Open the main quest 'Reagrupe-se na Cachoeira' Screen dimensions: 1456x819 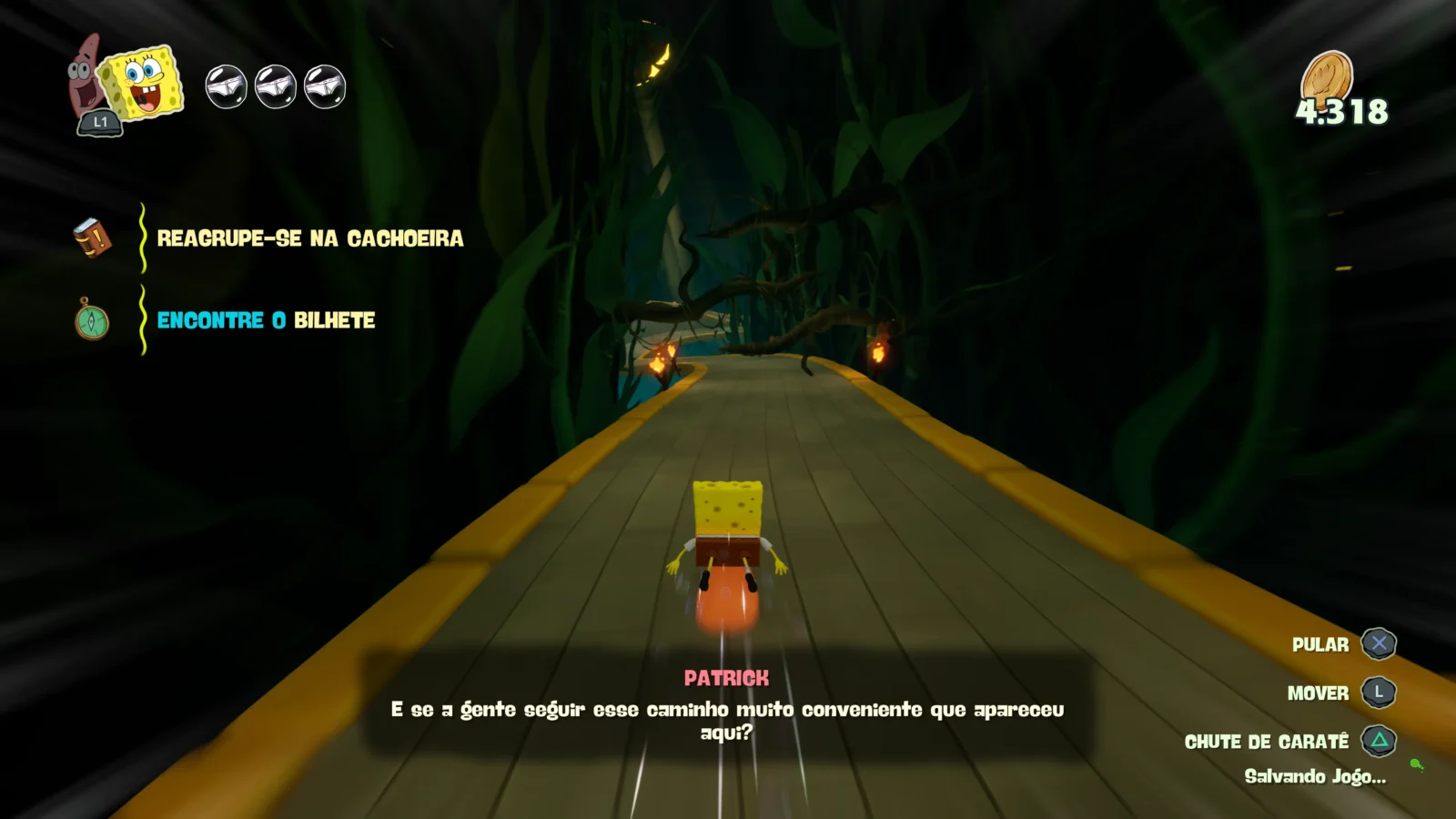tap(309, 238)
